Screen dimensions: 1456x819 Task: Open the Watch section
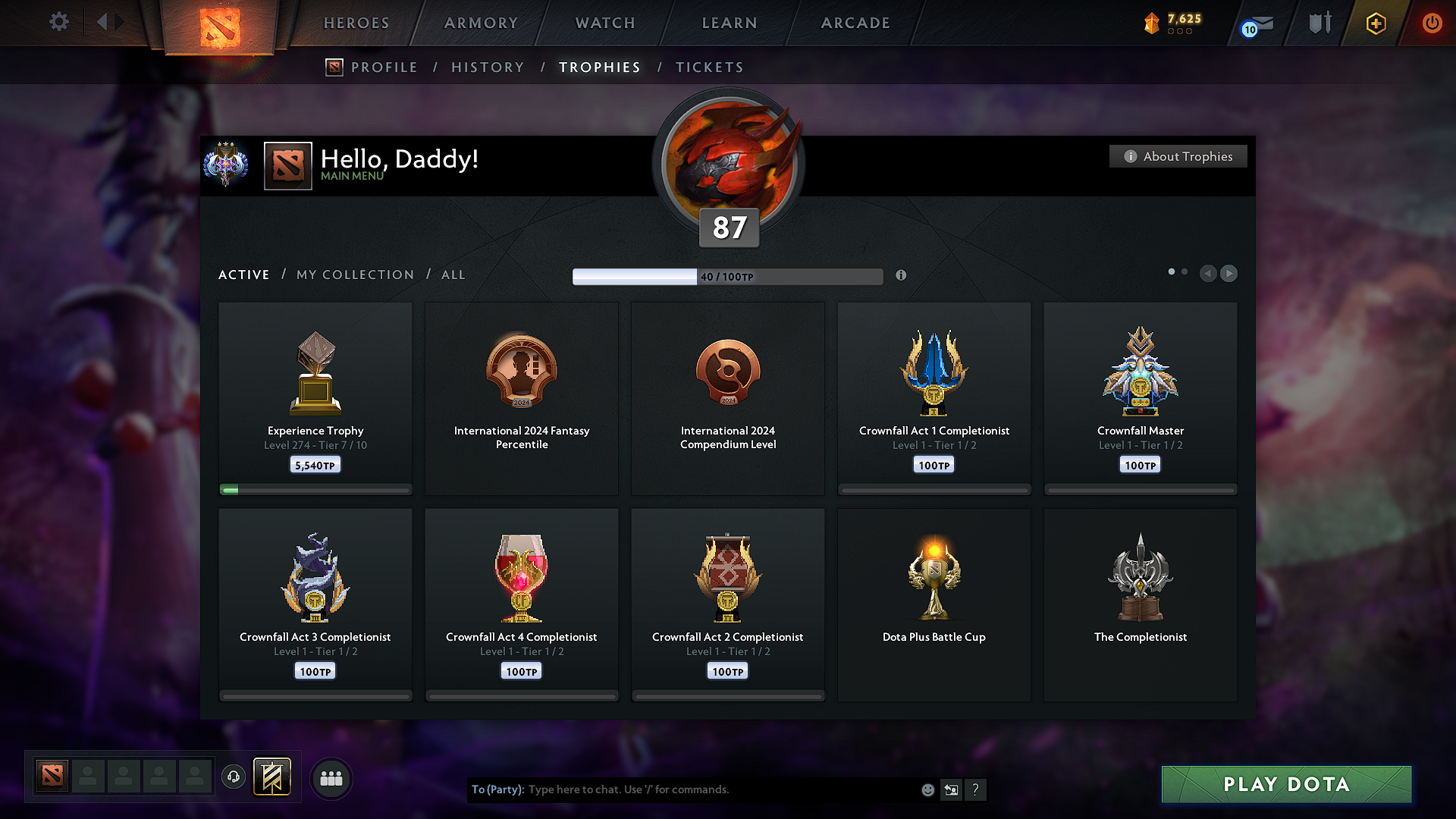tap(605, 23)
